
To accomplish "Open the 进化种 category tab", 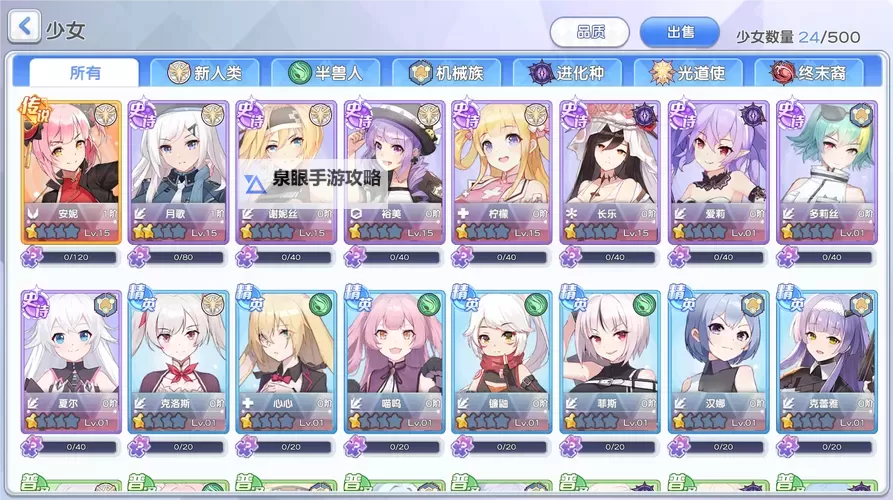I will point(567,73).
